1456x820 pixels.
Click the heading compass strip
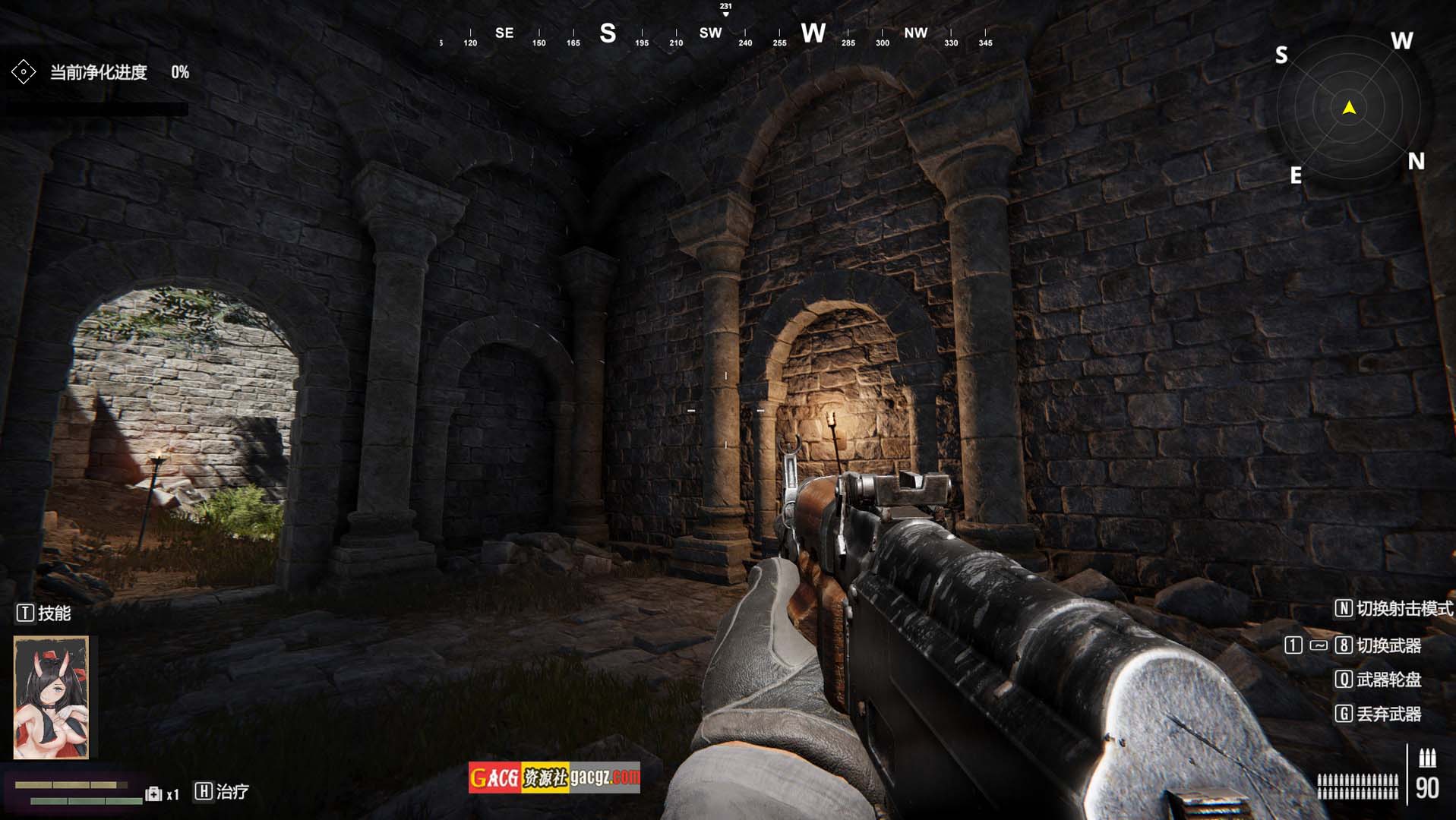point(714,33)
